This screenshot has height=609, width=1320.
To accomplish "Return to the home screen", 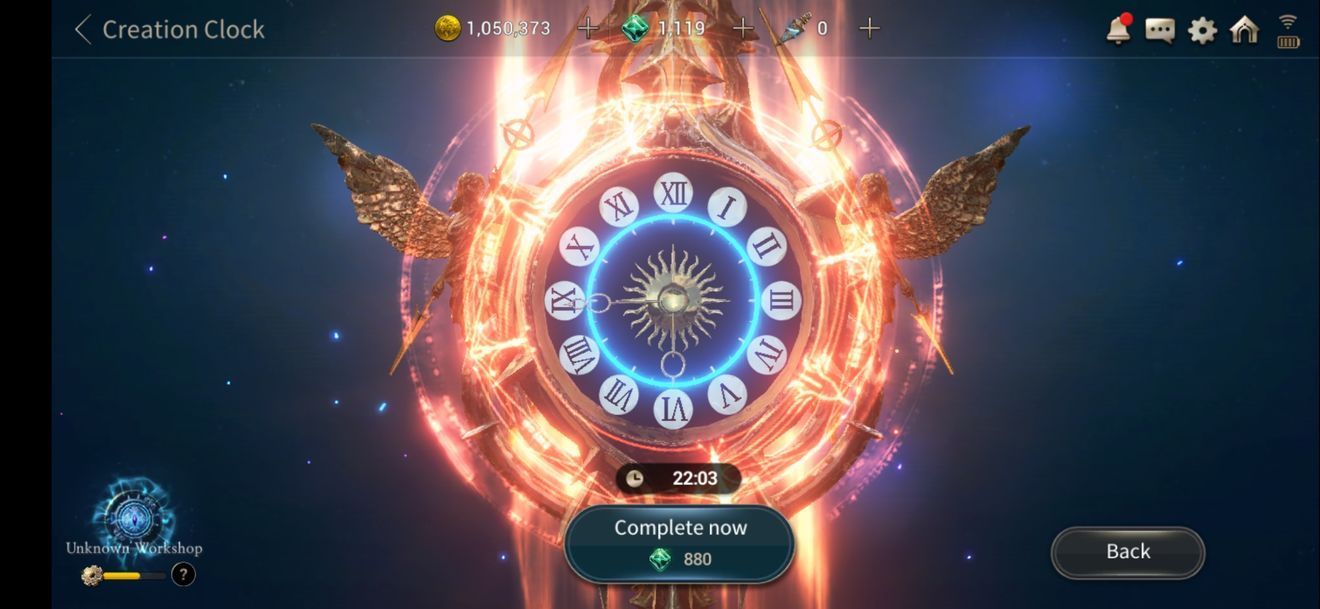I will click(1244, 30).
